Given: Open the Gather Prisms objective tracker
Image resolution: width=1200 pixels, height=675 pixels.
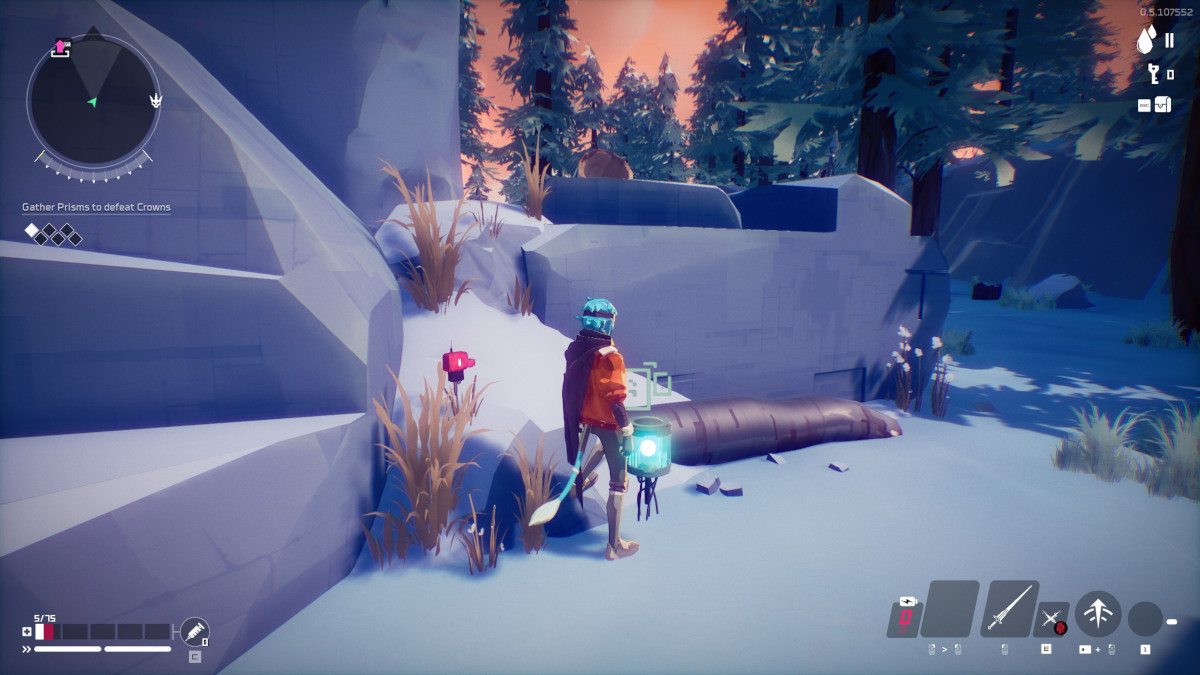Looking at the screenshot, I should pos(96,207).
